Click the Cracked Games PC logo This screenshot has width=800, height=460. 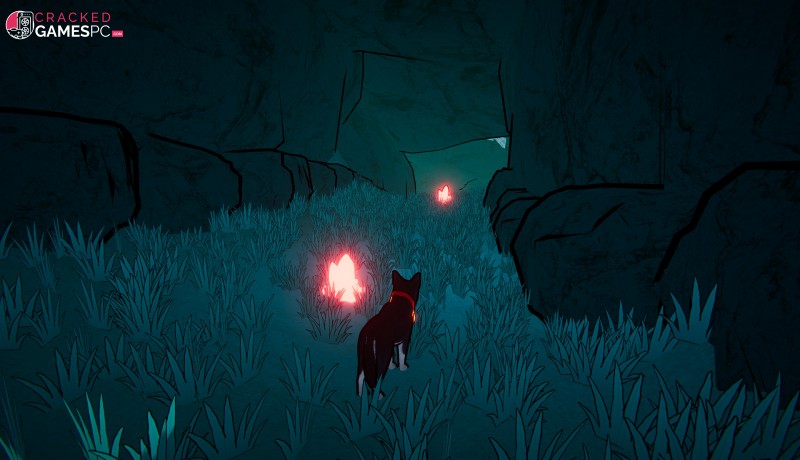[x=64, y=25]
